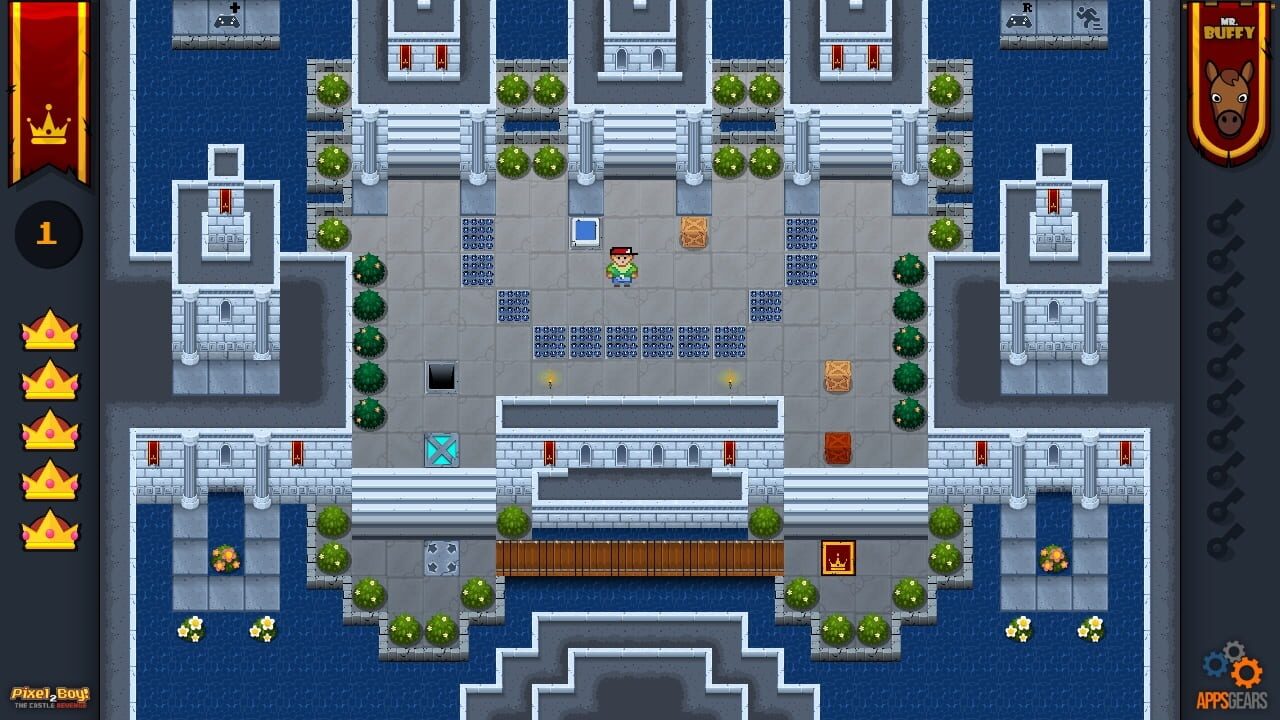Click the chest with the golden crown emblem
Screen dimensions: 1280x720
point(836,558)
